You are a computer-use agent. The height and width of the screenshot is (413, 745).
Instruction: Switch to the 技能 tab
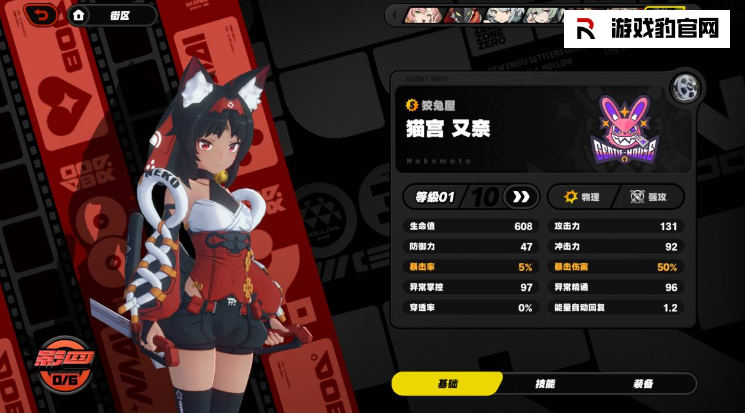coord(545,384)
